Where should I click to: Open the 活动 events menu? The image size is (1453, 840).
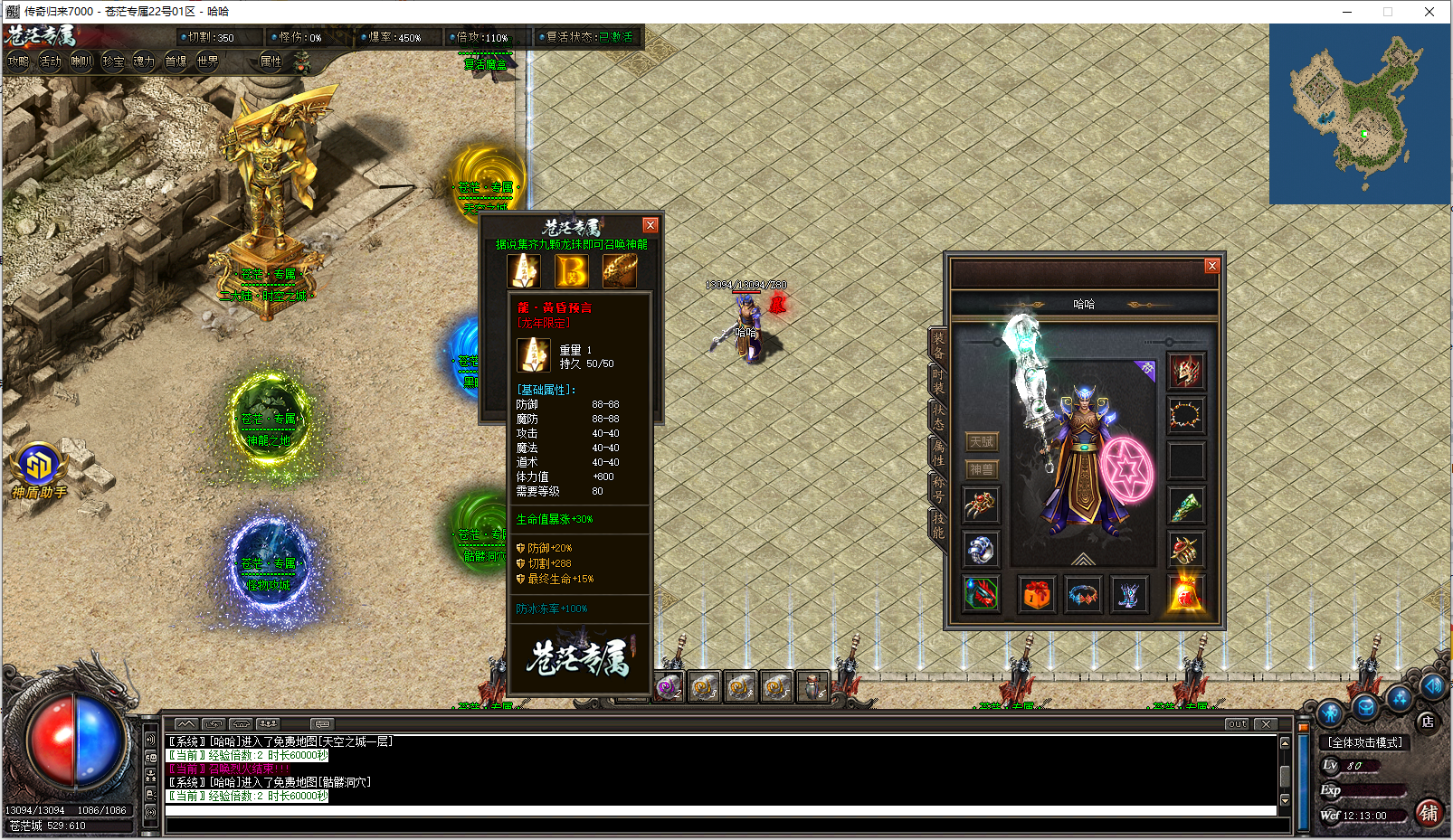pos(50,61)
